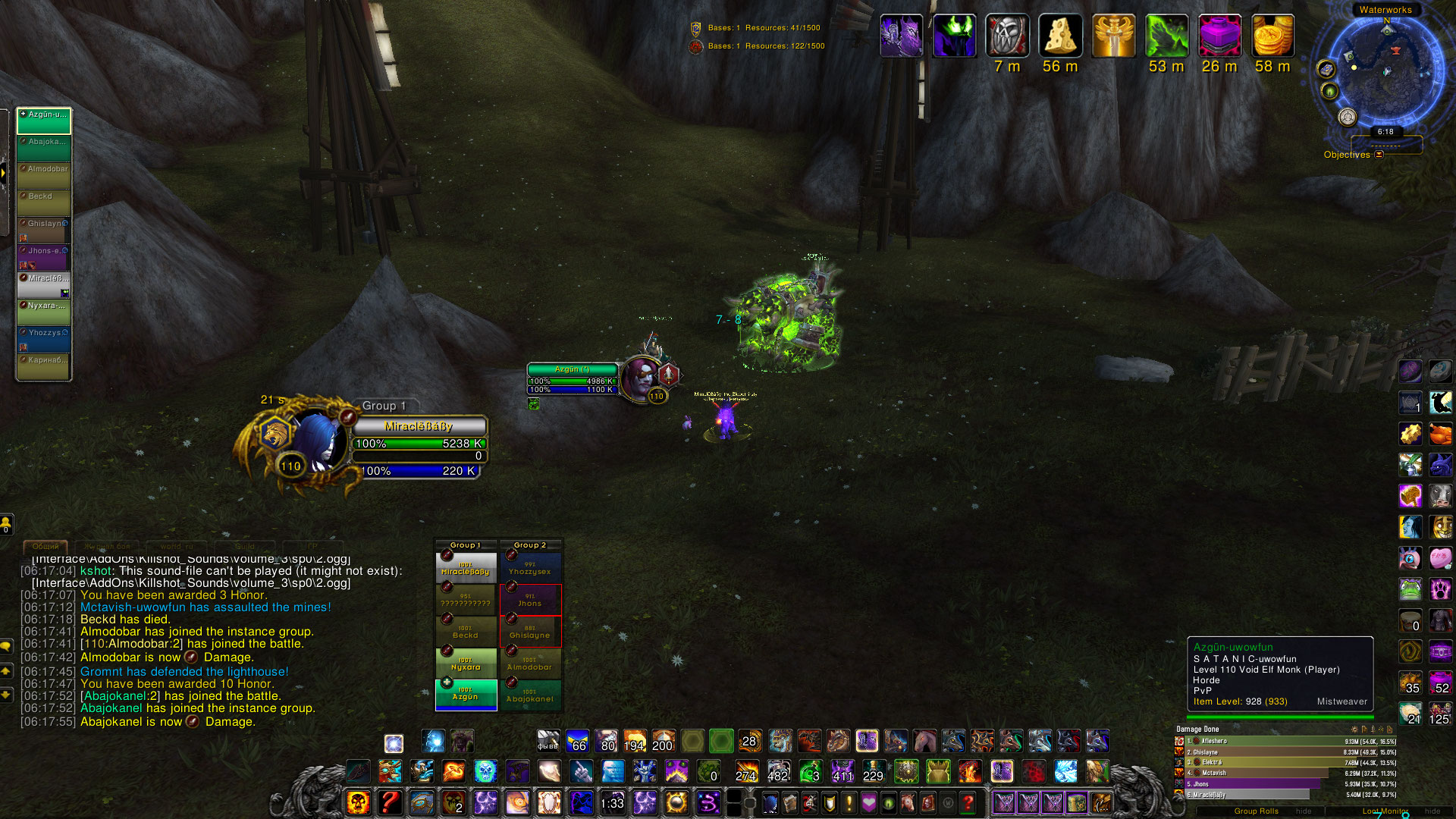Target Azgün in the Group 1 raid grid
The width and height of the screenshot is (1456, 819).
pyautogui.click(x=466, y=693)
